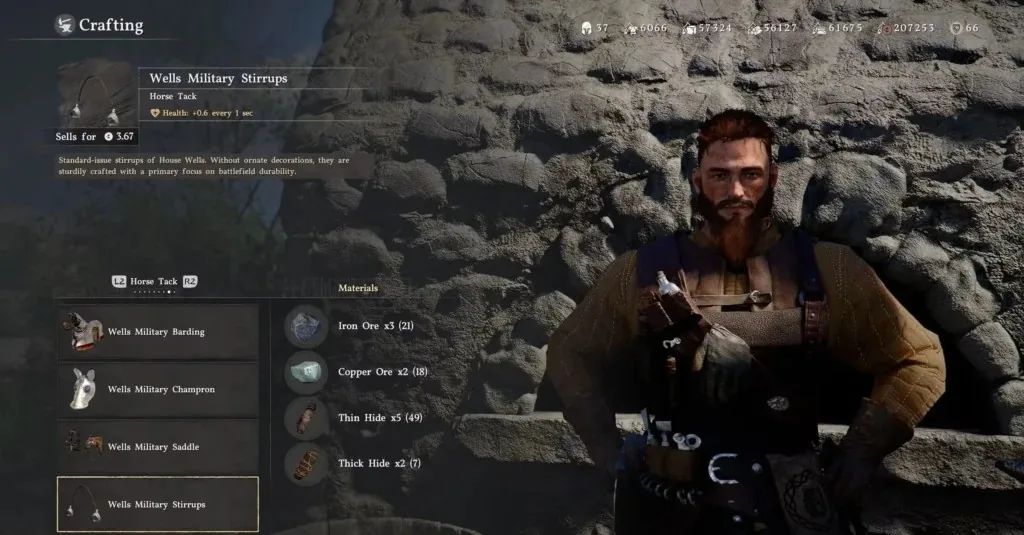This screenshot has height=535, width=1024.
Task: View the Thick Hide material
Action: tap(306, 464)
